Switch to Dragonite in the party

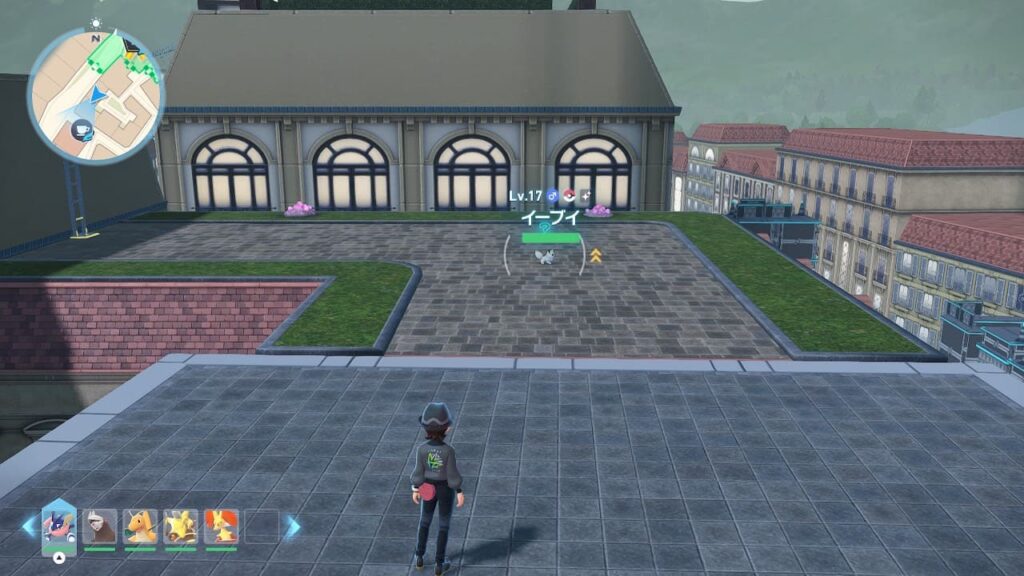click(x=140, y=527)
